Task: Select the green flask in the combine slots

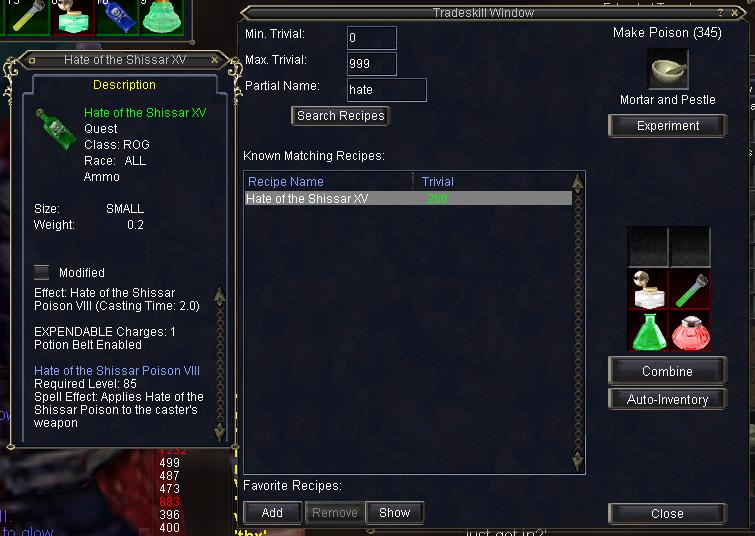Action: point(648,331)
